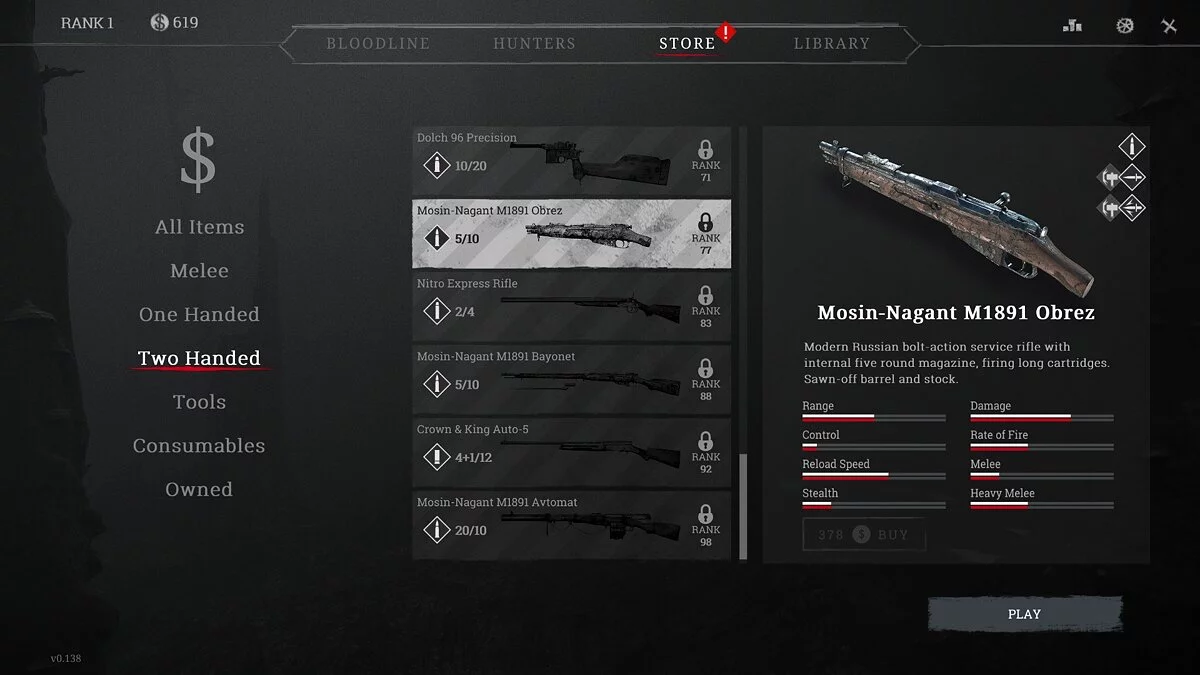The height and width of the screenshot is (675, 1200).
Task: Pick the Nitro Express Rifle entry
Action: tap(571, 306)
